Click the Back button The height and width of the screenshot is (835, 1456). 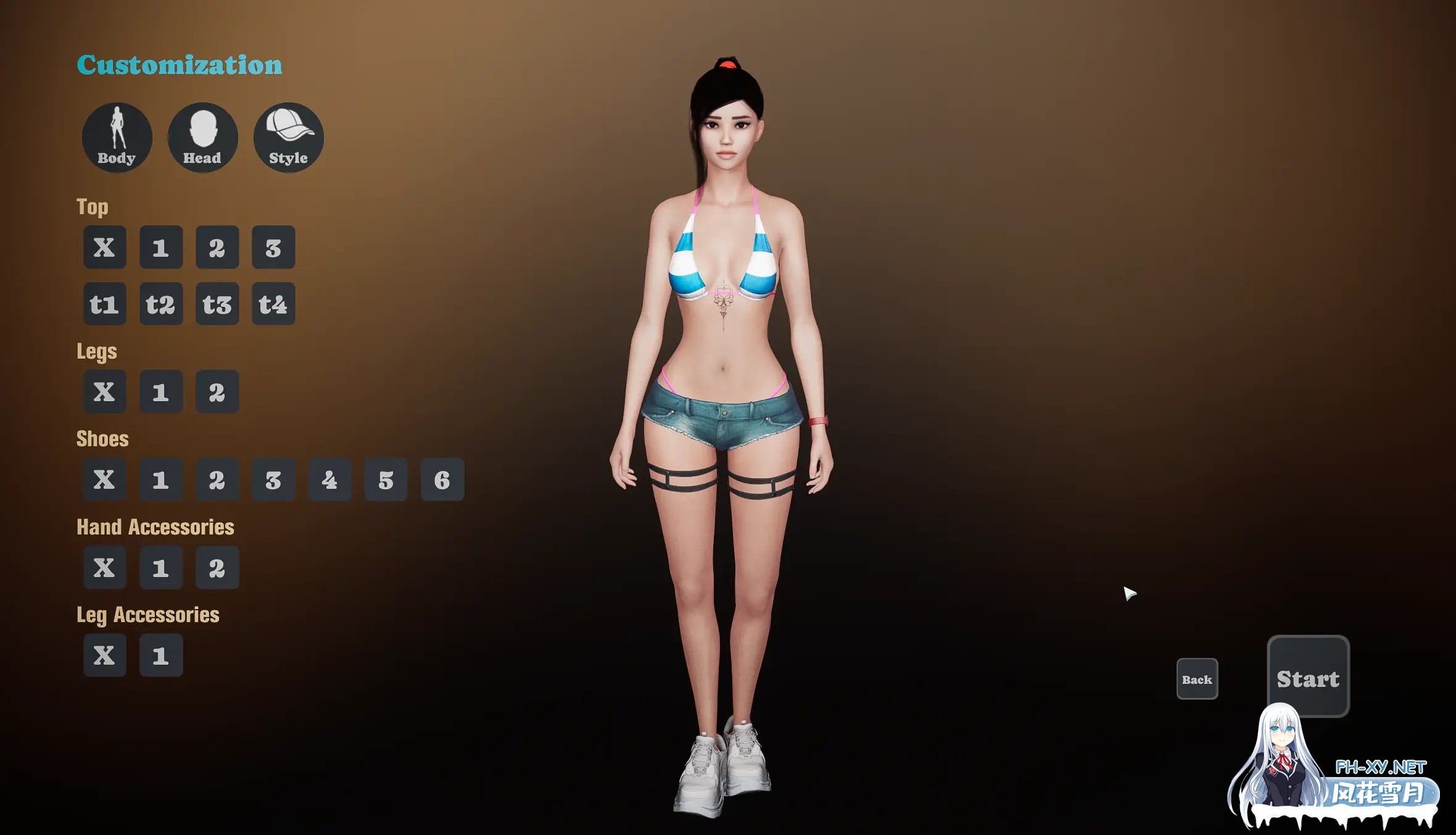coord(1196,679)
